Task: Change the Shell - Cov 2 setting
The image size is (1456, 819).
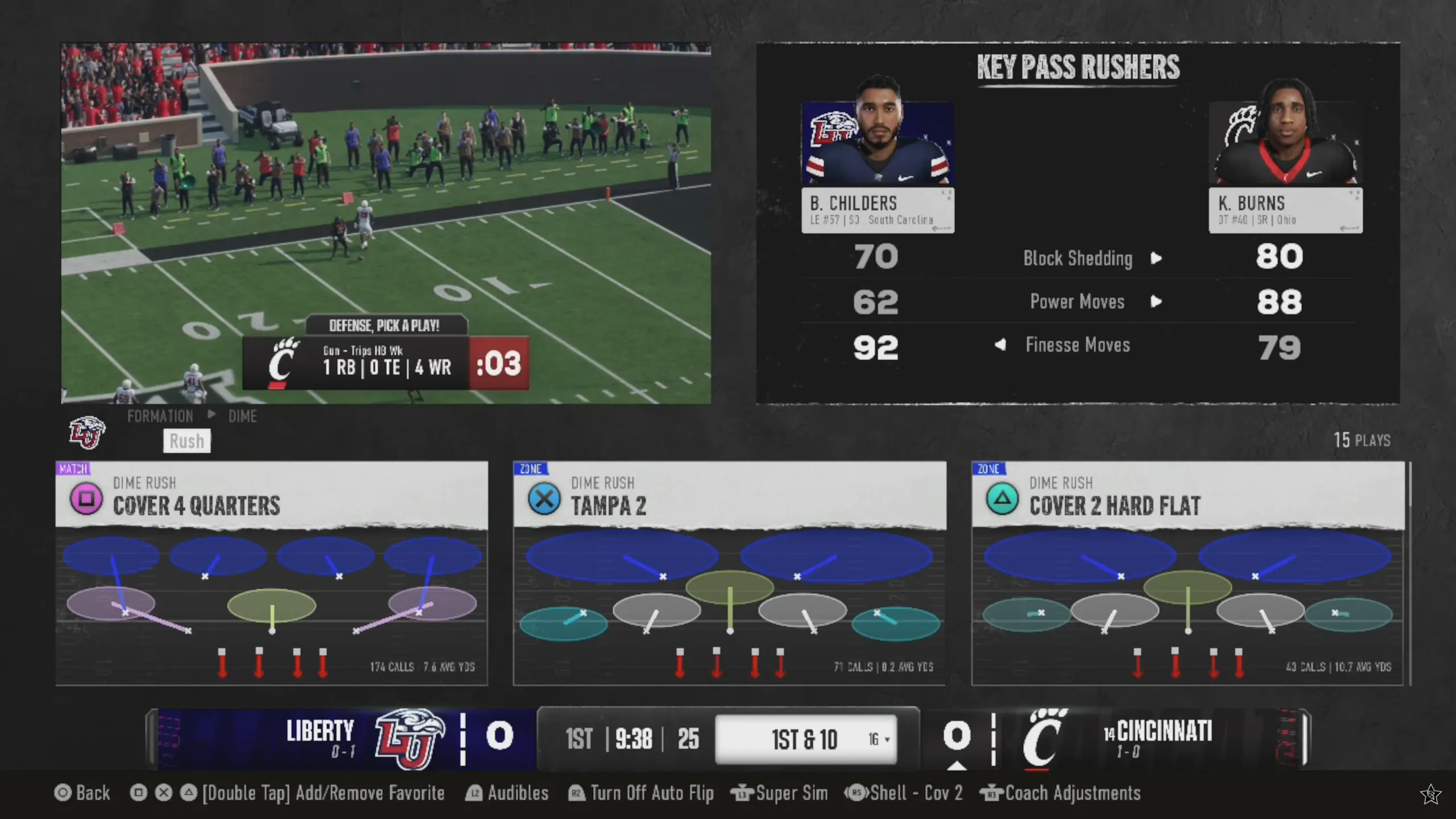Action: [x=904, y=793]
